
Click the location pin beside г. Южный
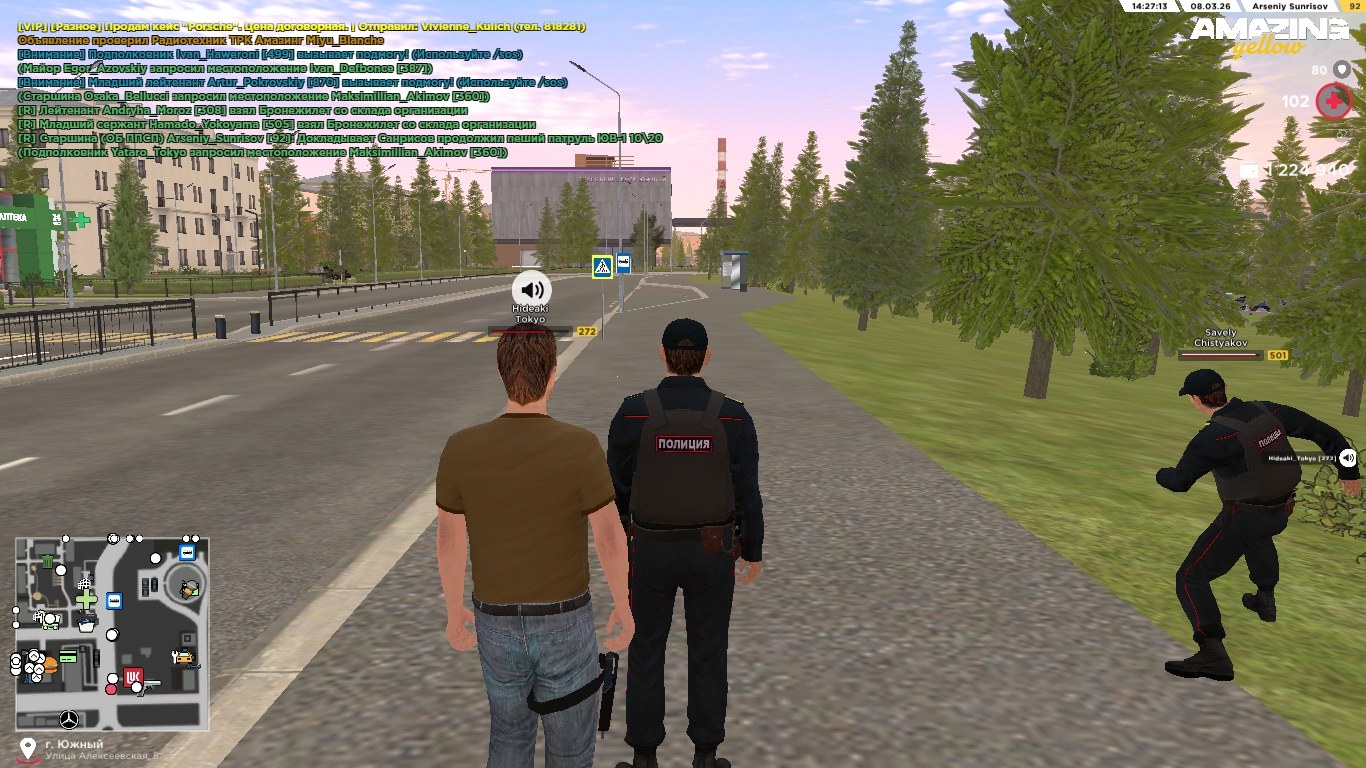click(x=27, y=748)
